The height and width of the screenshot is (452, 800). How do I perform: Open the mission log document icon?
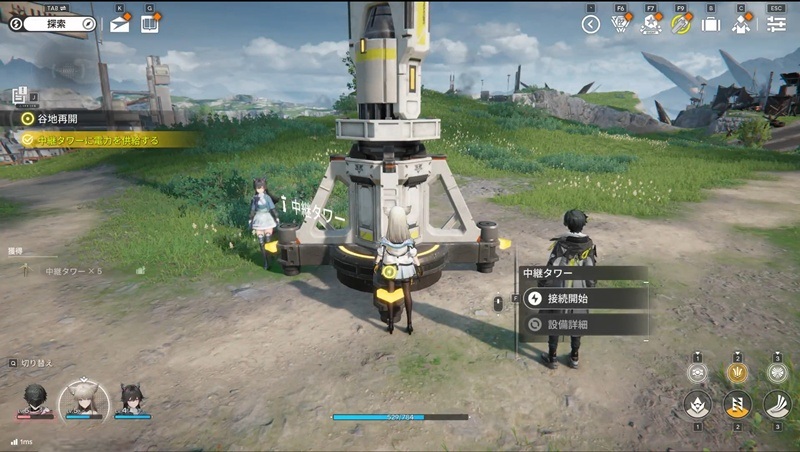tap(19, 96)
